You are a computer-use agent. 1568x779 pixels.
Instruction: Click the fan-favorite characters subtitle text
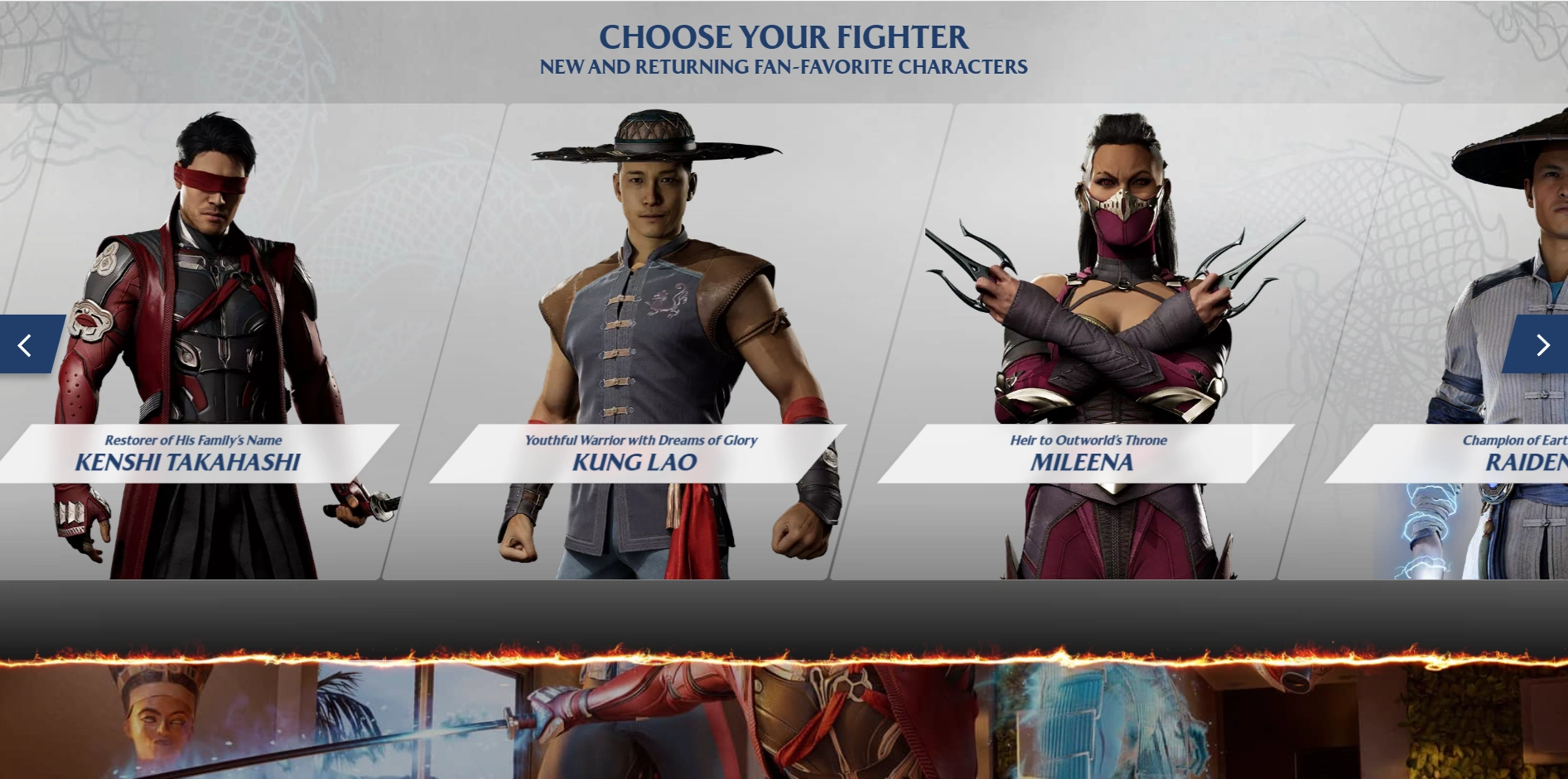tap(783, 68)
